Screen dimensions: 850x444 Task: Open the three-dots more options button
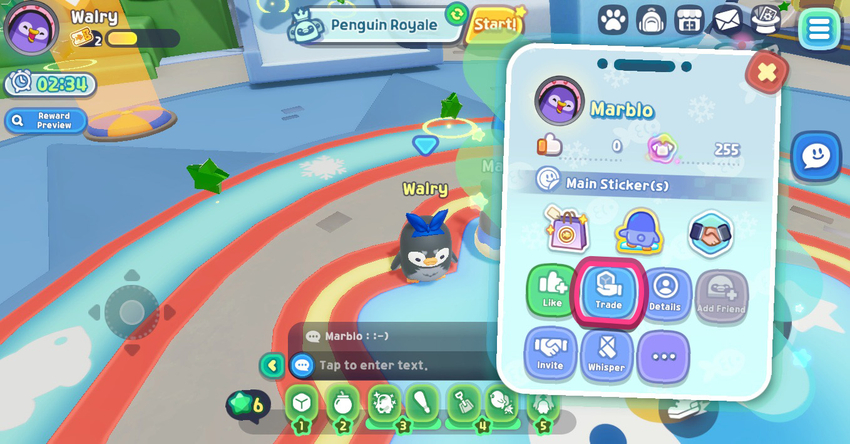pyautogui.click(x=663, y=357)
